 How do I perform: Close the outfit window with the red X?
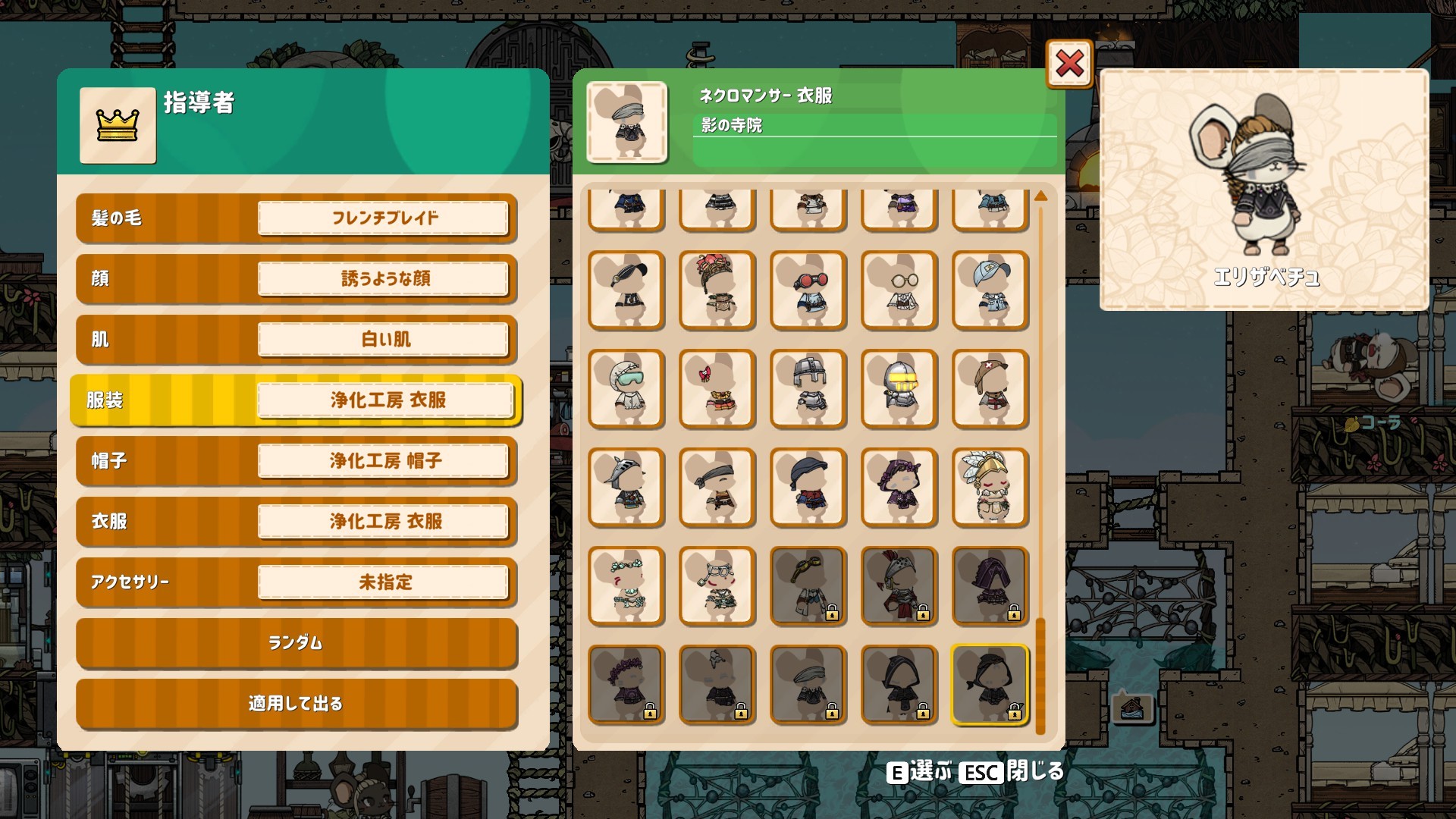(x=1069, y=64)
